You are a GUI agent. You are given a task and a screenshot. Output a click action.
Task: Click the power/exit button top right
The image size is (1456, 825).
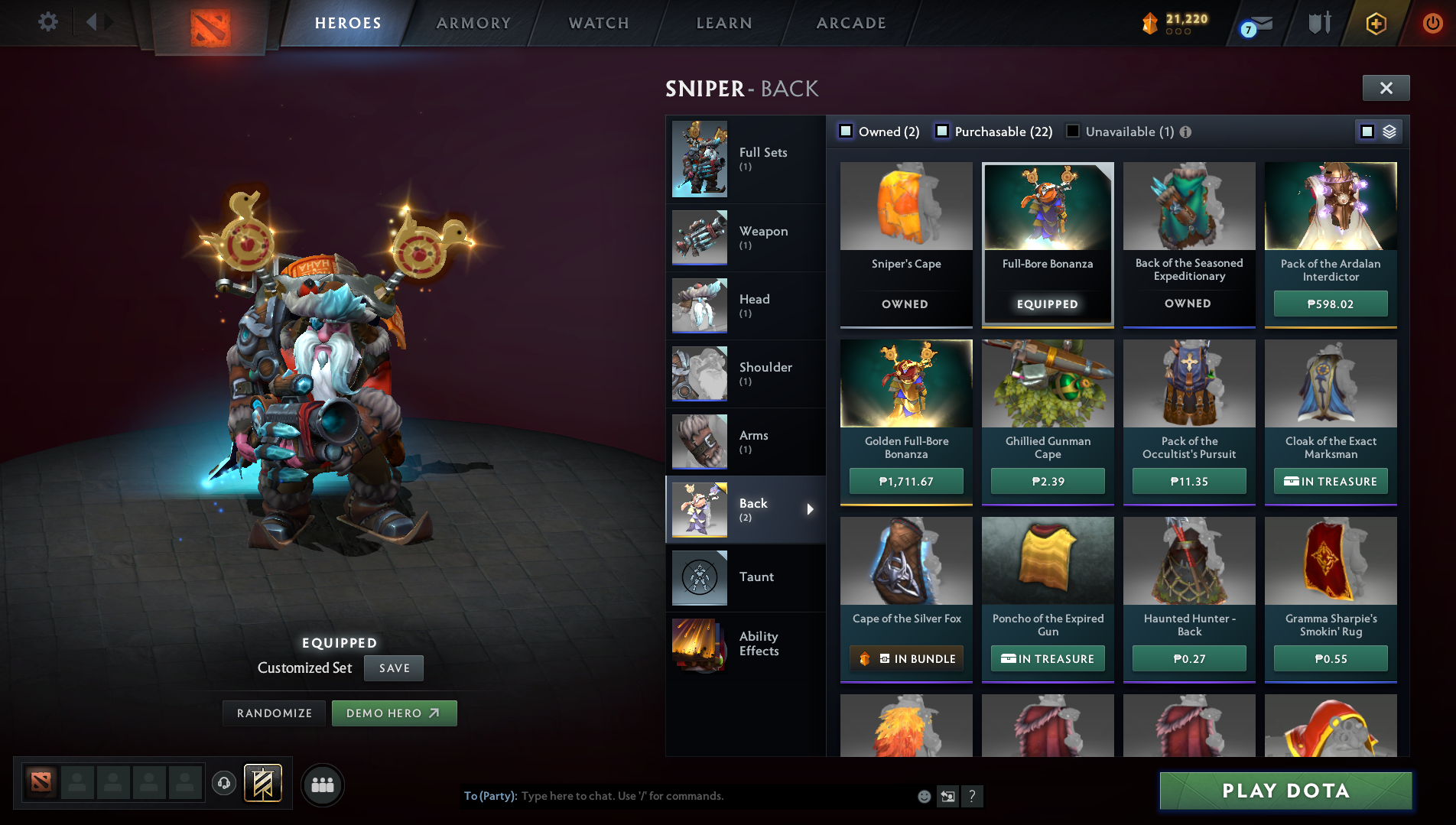tap(1430, 23)
